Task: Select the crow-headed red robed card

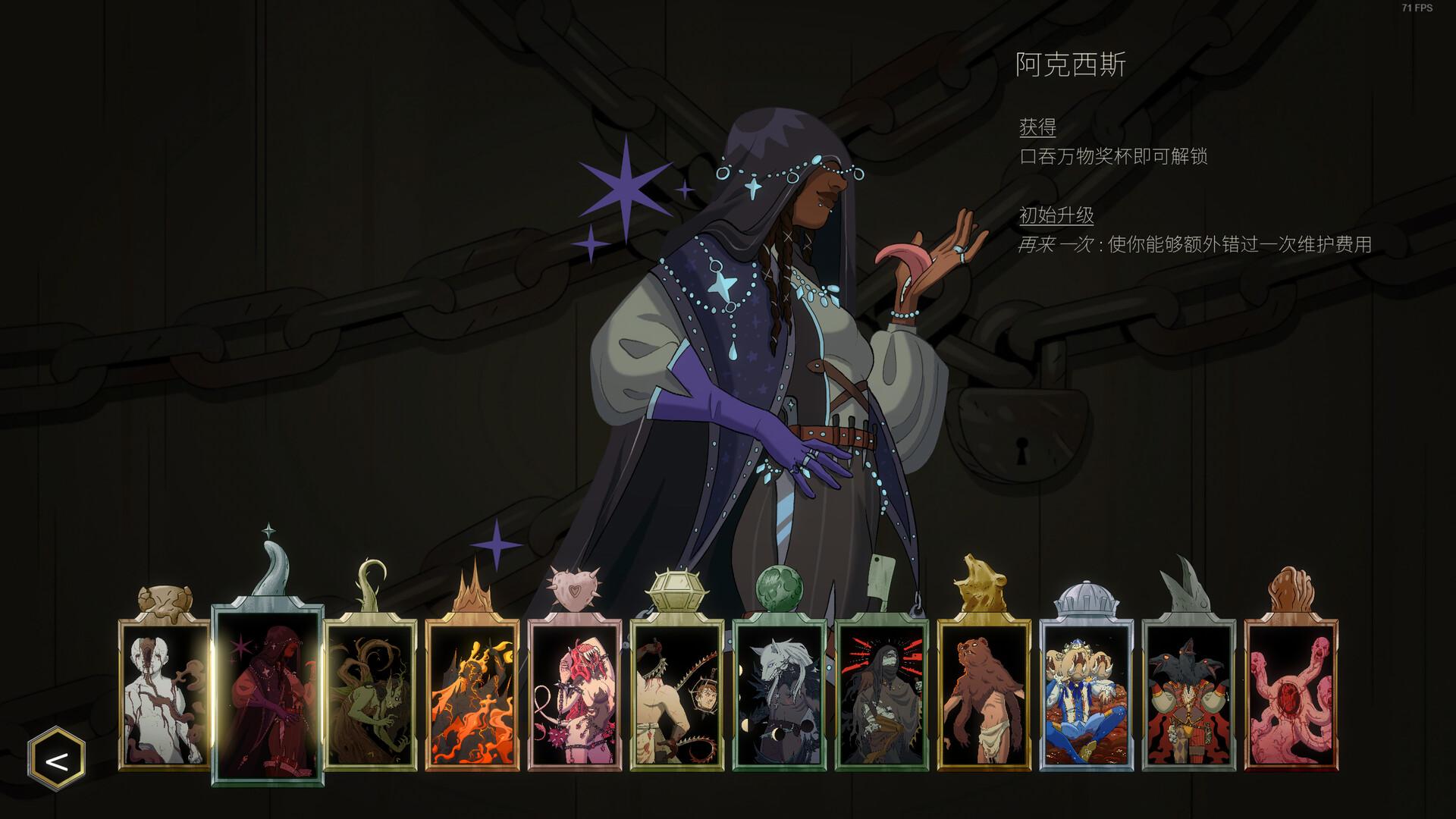Action: (1189, 694)
